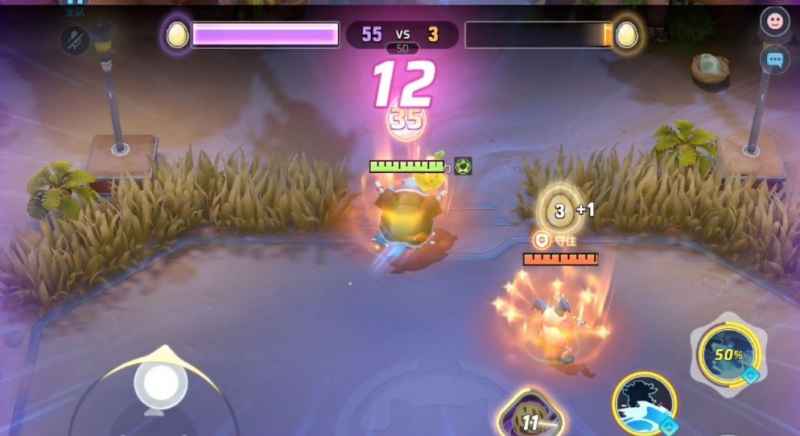This screenshot has width=800, height=436.
Task: Use the blue wave move ability
Action: (x=642, y=403)
